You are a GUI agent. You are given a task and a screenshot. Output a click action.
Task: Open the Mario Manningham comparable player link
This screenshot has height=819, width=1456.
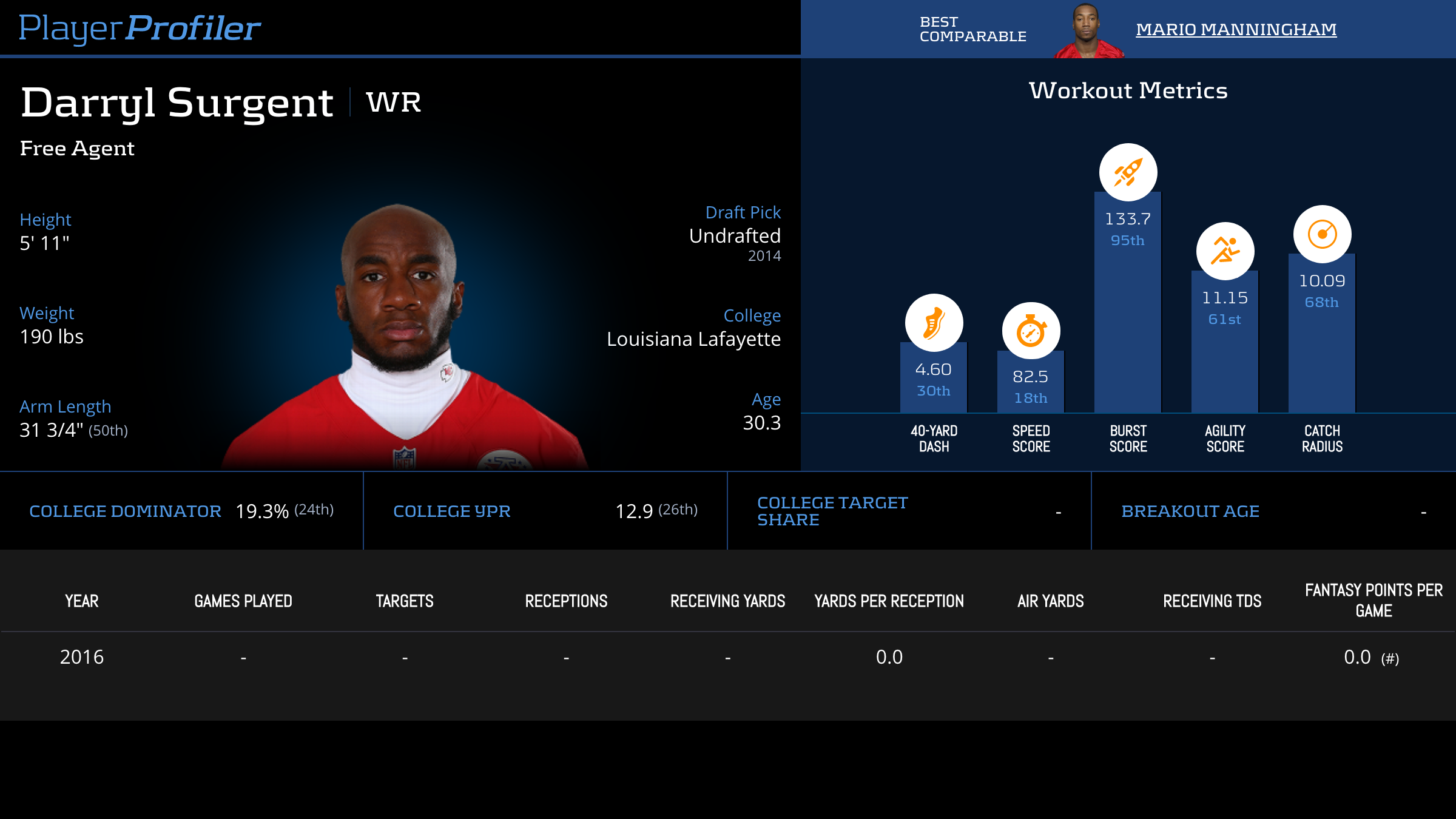(x=1236, y=29)
